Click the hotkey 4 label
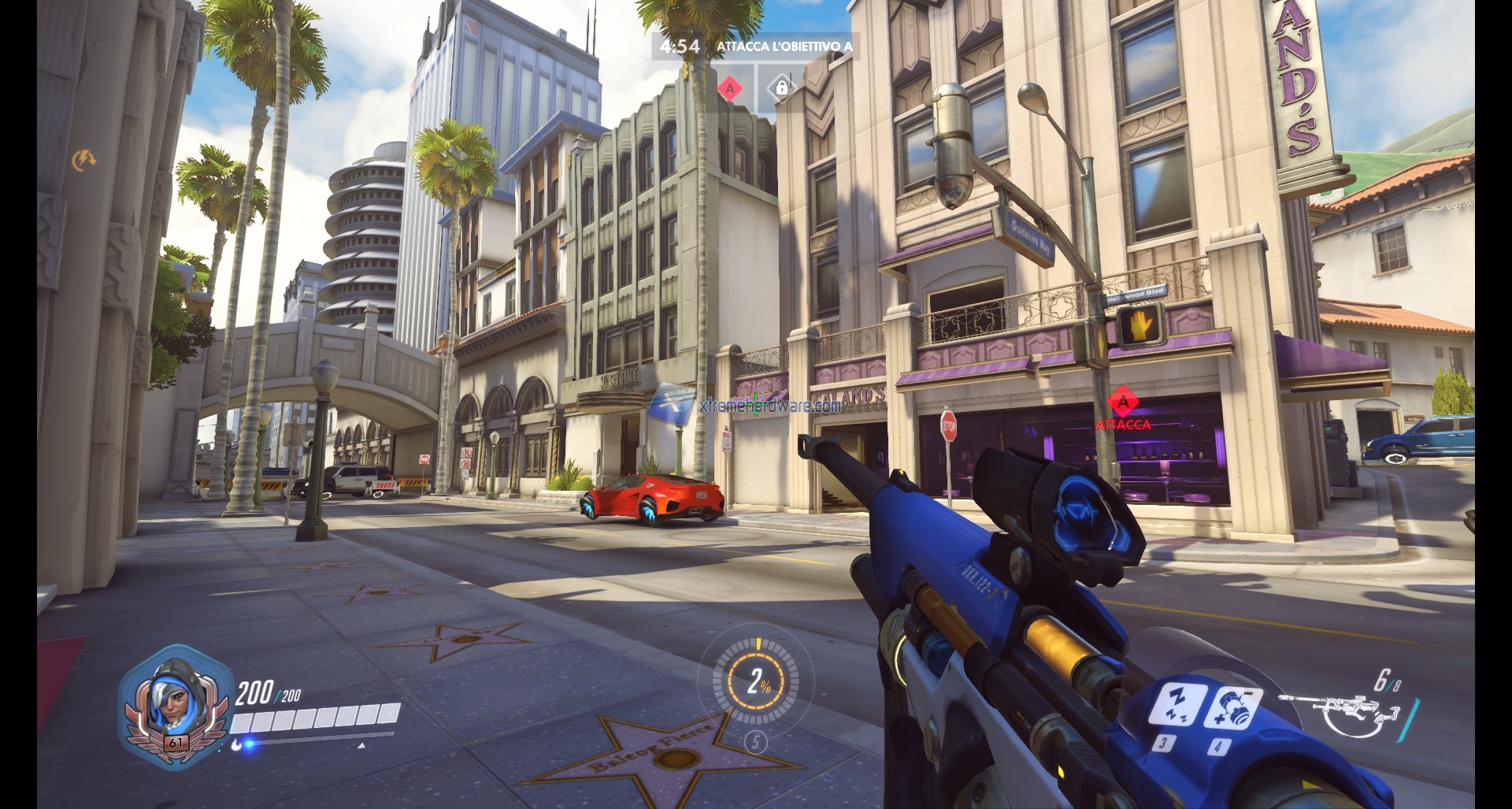Image resolution: width=1512 pixels, height=809 pixels. (x=1218, y=745)
